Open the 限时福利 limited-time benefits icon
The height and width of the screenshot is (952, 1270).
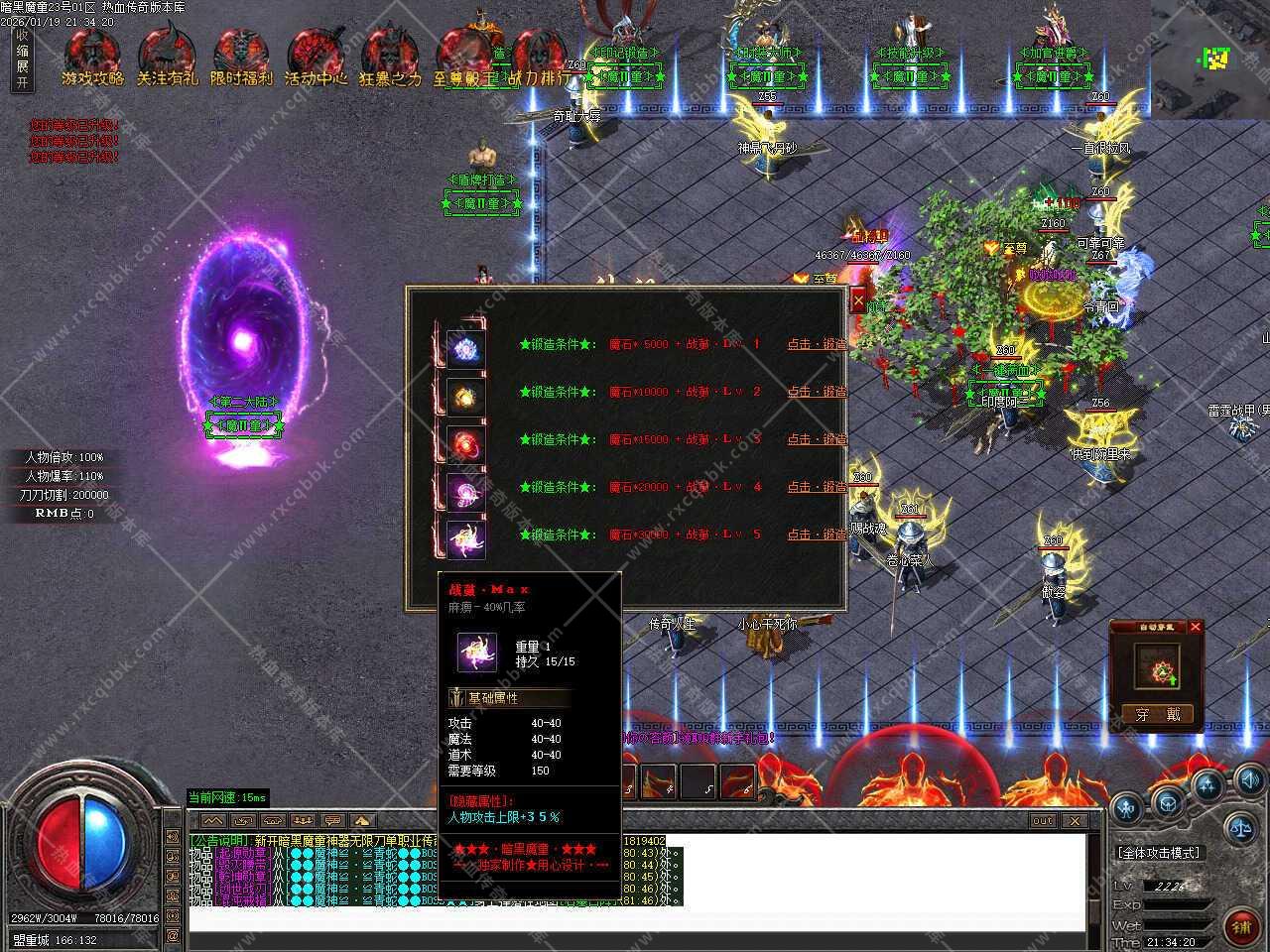[x=241, y=58]
